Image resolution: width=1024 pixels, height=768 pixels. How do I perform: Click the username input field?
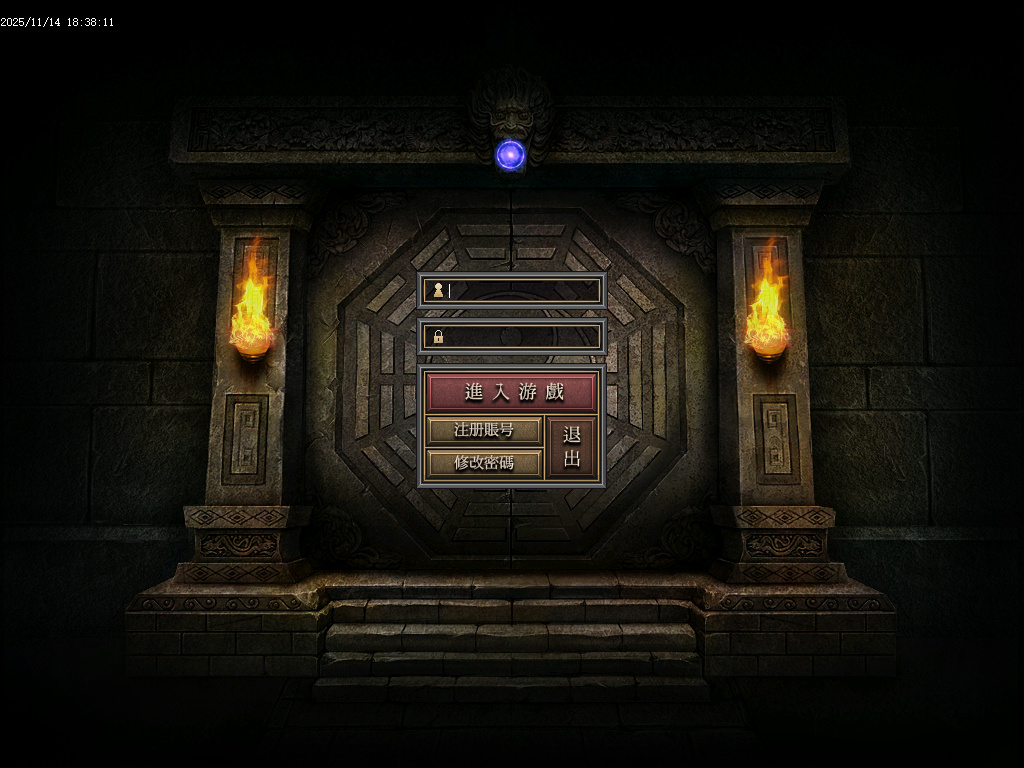[x=520, y=291]
